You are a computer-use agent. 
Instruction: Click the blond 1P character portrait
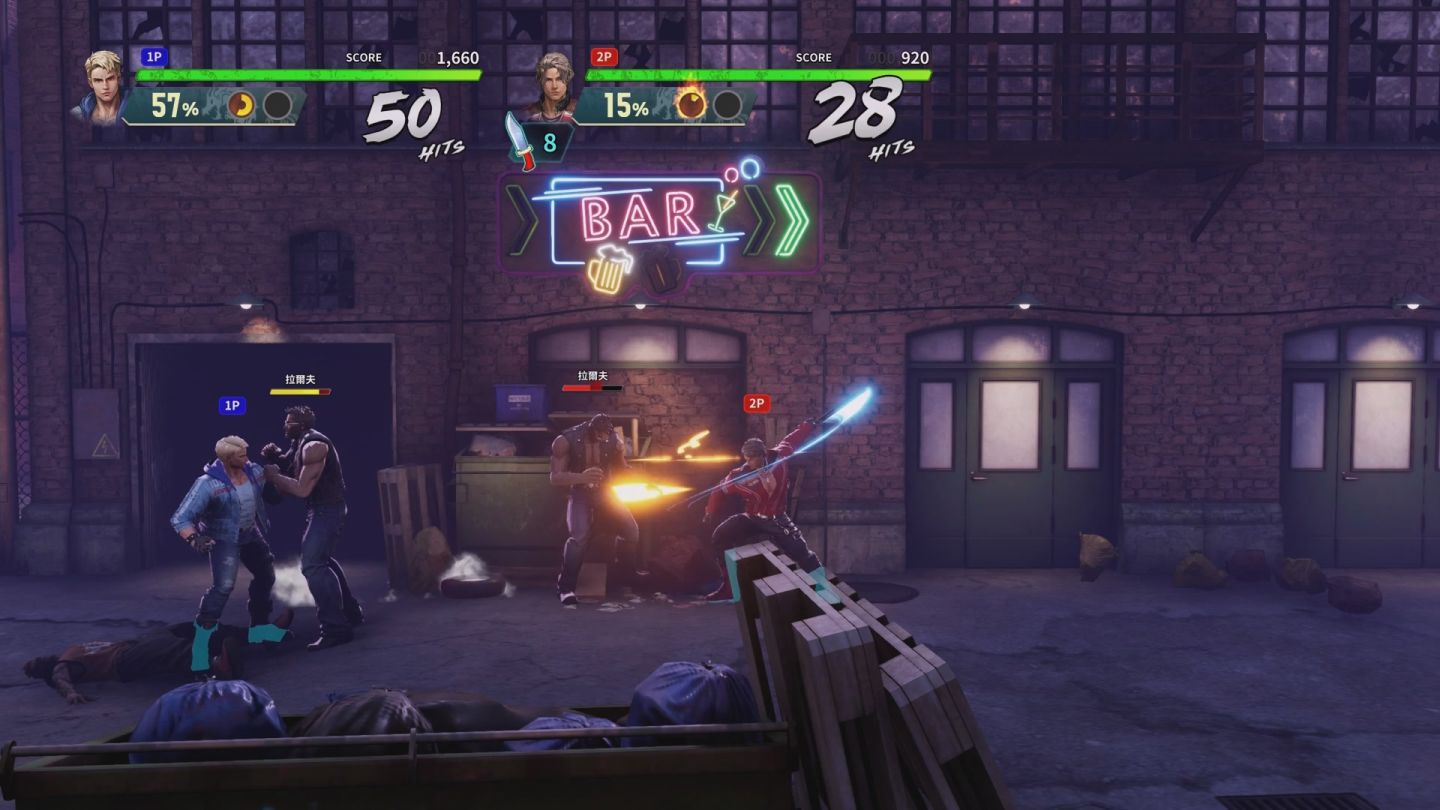click(x=102, y=86)
